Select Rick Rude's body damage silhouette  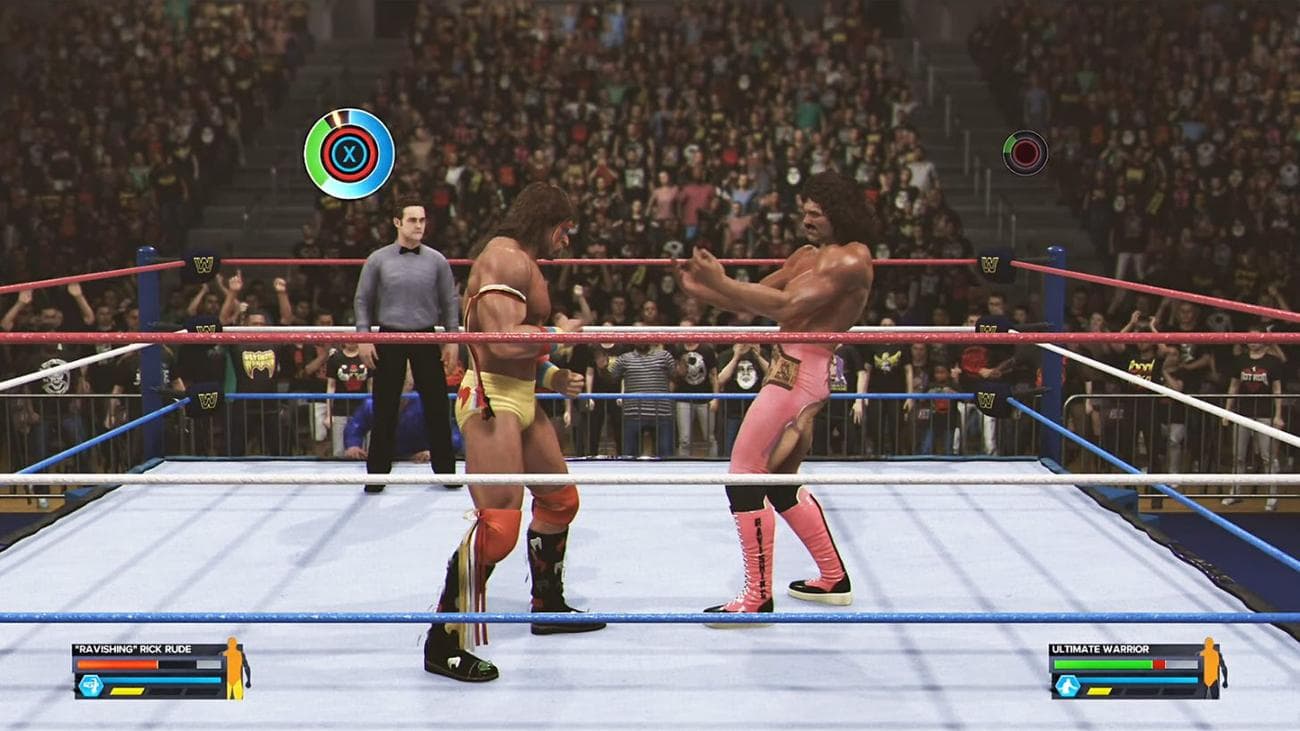point(234,668)
